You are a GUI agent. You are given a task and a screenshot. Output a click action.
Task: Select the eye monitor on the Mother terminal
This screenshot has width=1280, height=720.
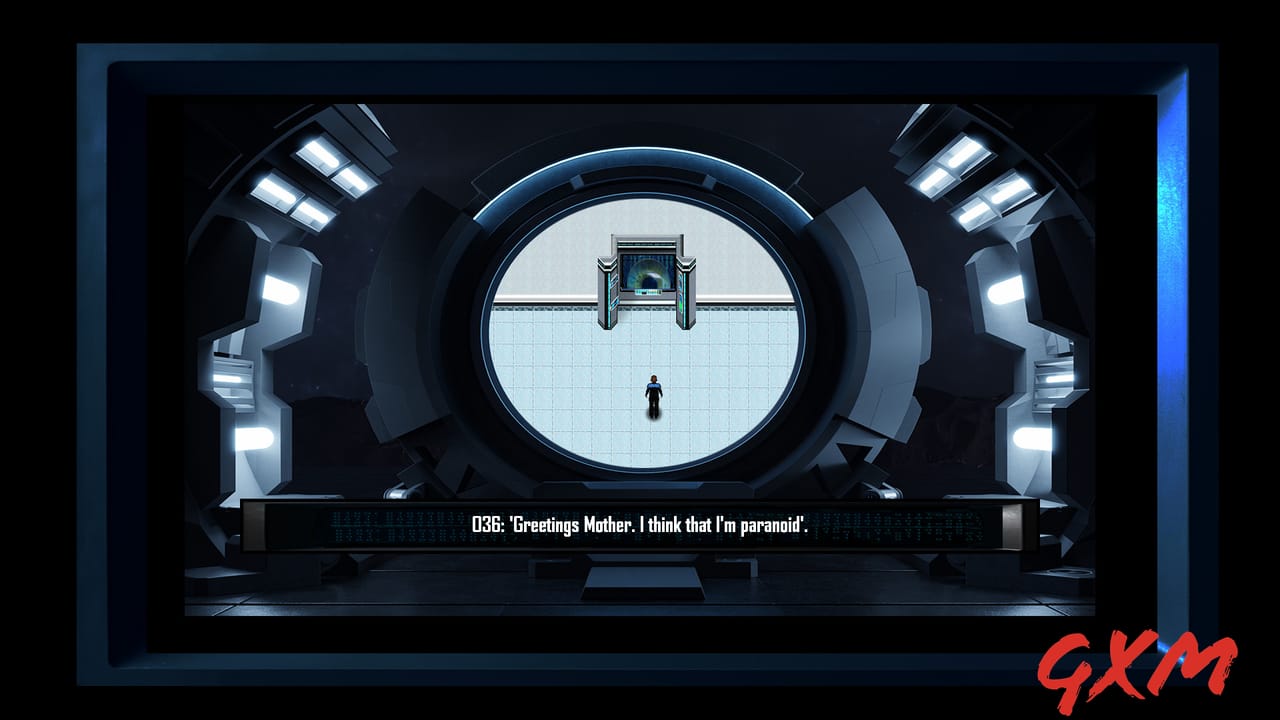(x=648, y=272)
